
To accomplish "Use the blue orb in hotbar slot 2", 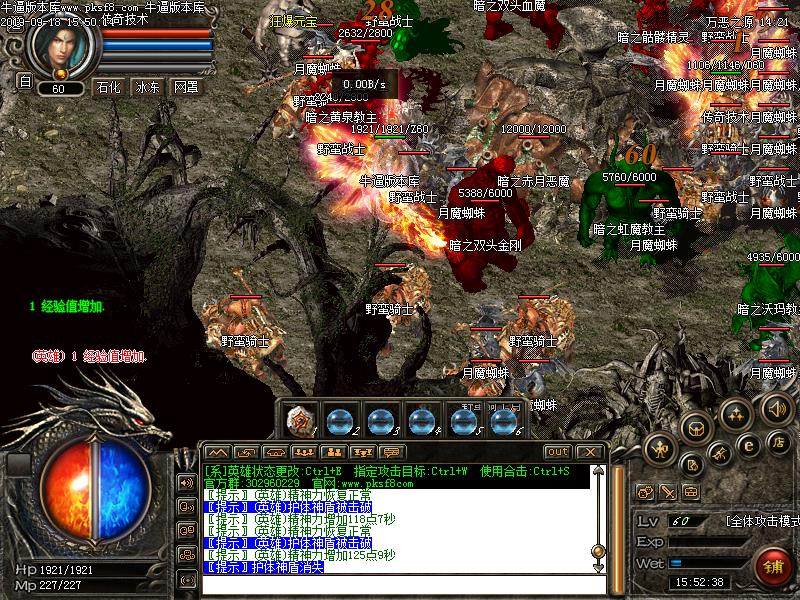I will pos(341,421).
